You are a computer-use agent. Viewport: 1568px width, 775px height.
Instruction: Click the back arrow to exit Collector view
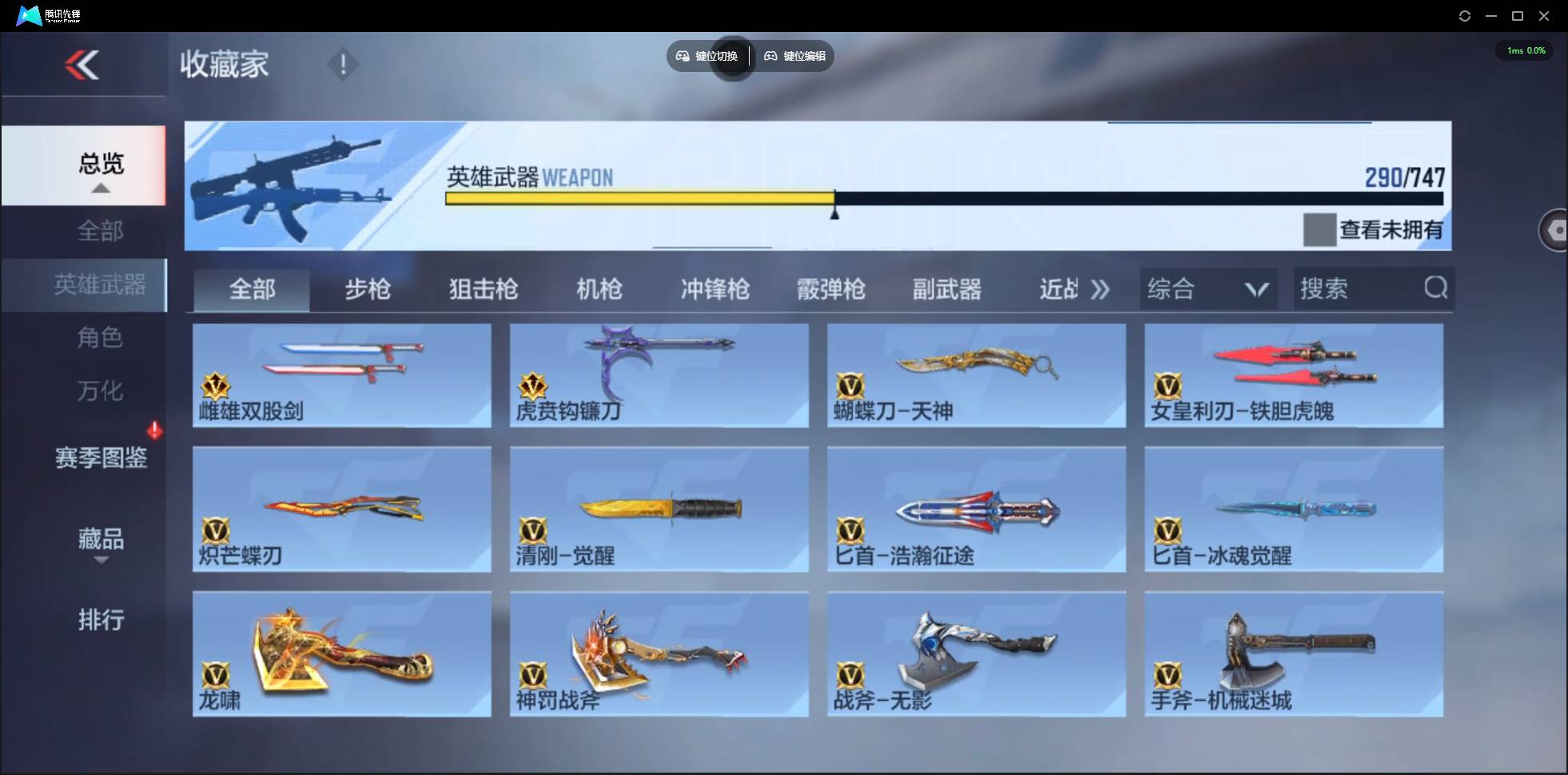coord(83,65)
